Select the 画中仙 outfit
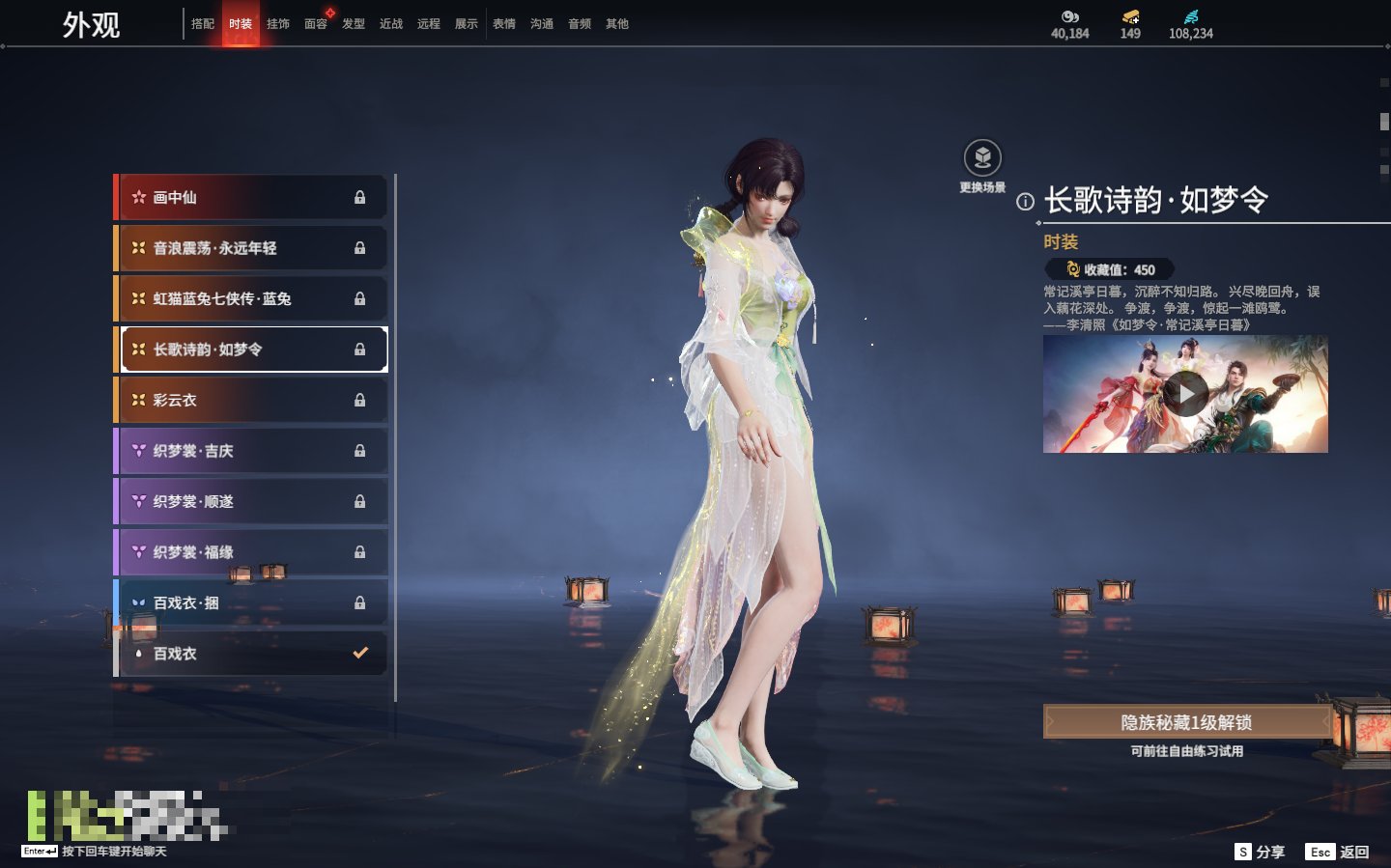Image resolution: width=1391 pixels, height=868 pixels. 251,197
